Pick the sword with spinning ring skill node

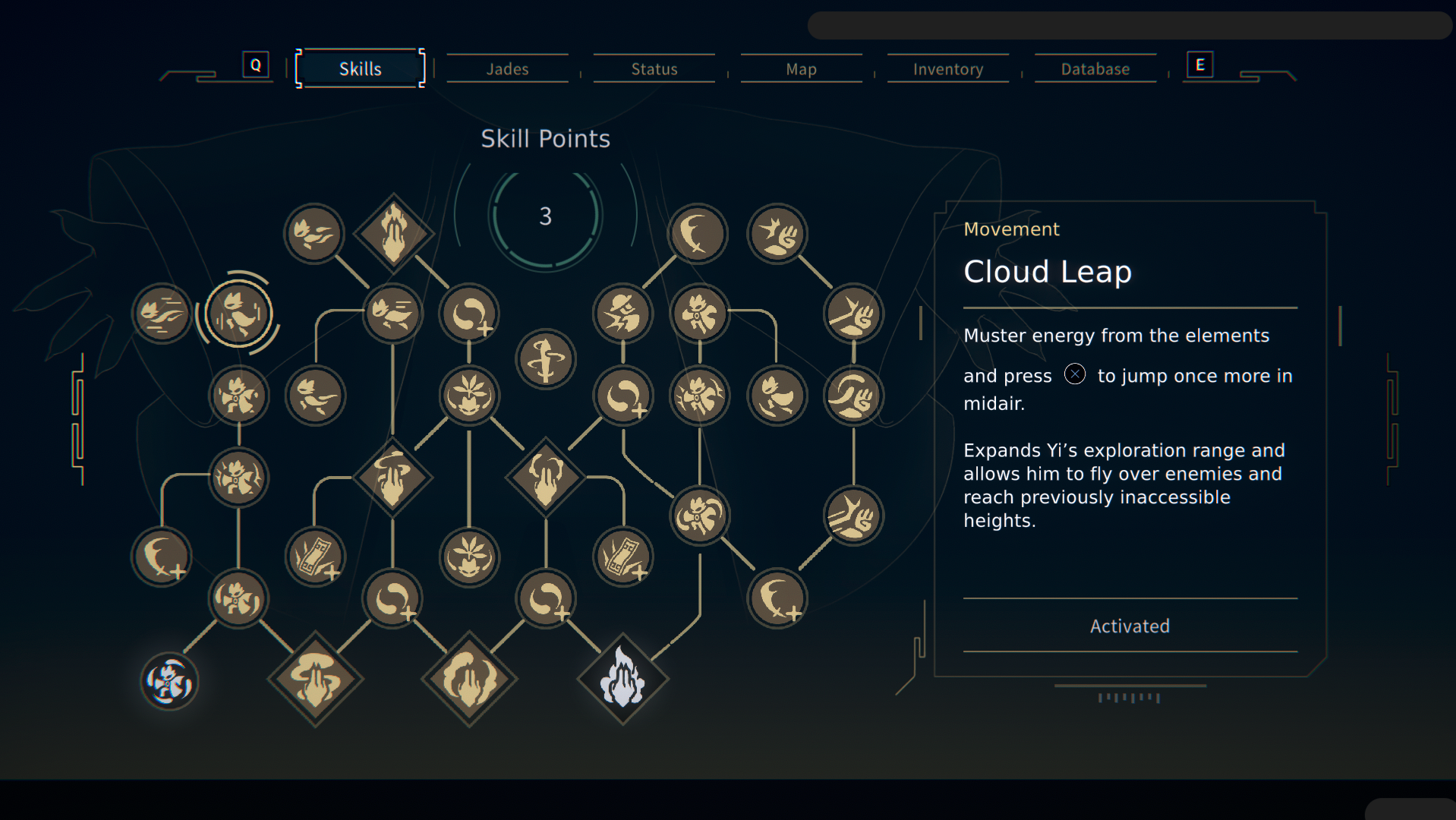[x=545, y=358]
